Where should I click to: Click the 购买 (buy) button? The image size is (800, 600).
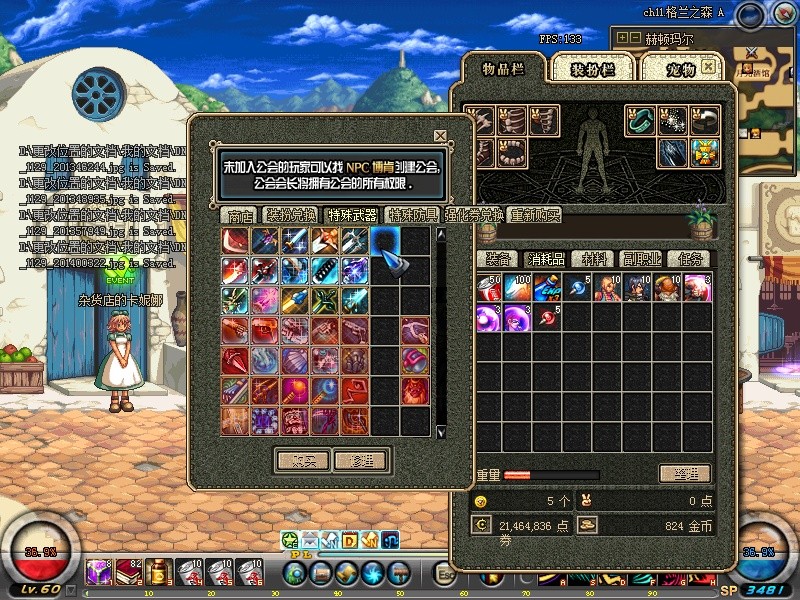point(301,460)
